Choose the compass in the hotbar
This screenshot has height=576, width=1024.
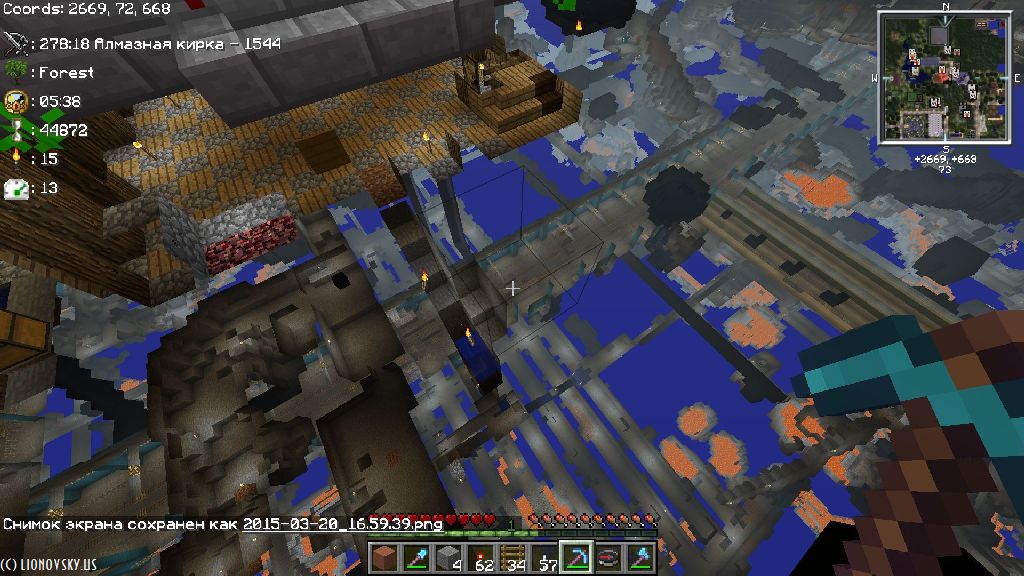pyautogui.click(x=610, y=557)
